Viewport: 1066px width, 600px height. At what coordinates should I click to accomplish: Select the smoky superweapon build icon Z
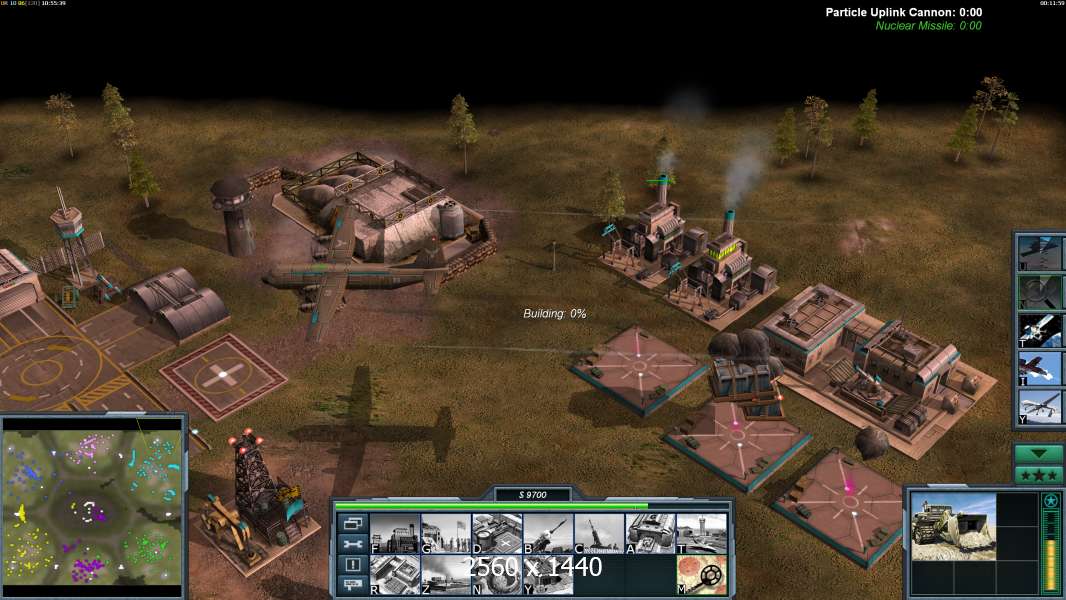pyautogui.click(x=446, y=575)
